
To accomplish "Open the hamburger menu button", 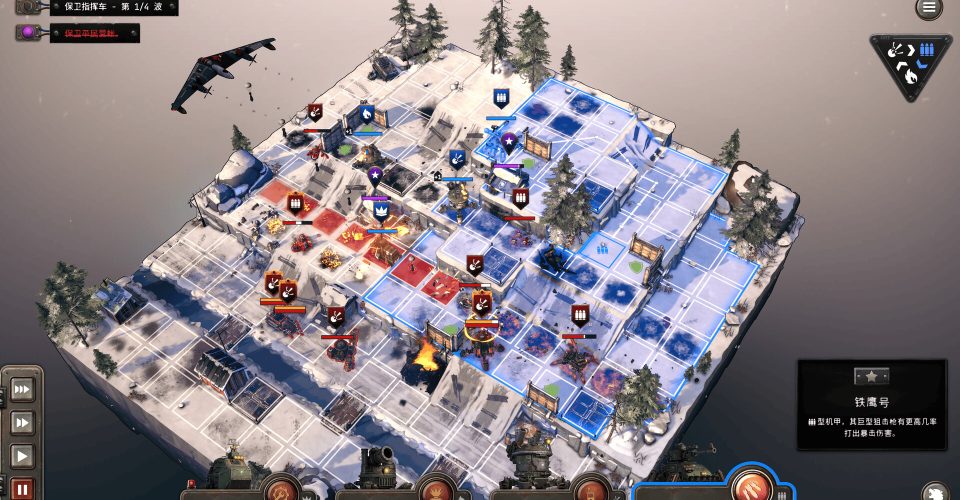I will pyautogui.click(x=929, y=8).
